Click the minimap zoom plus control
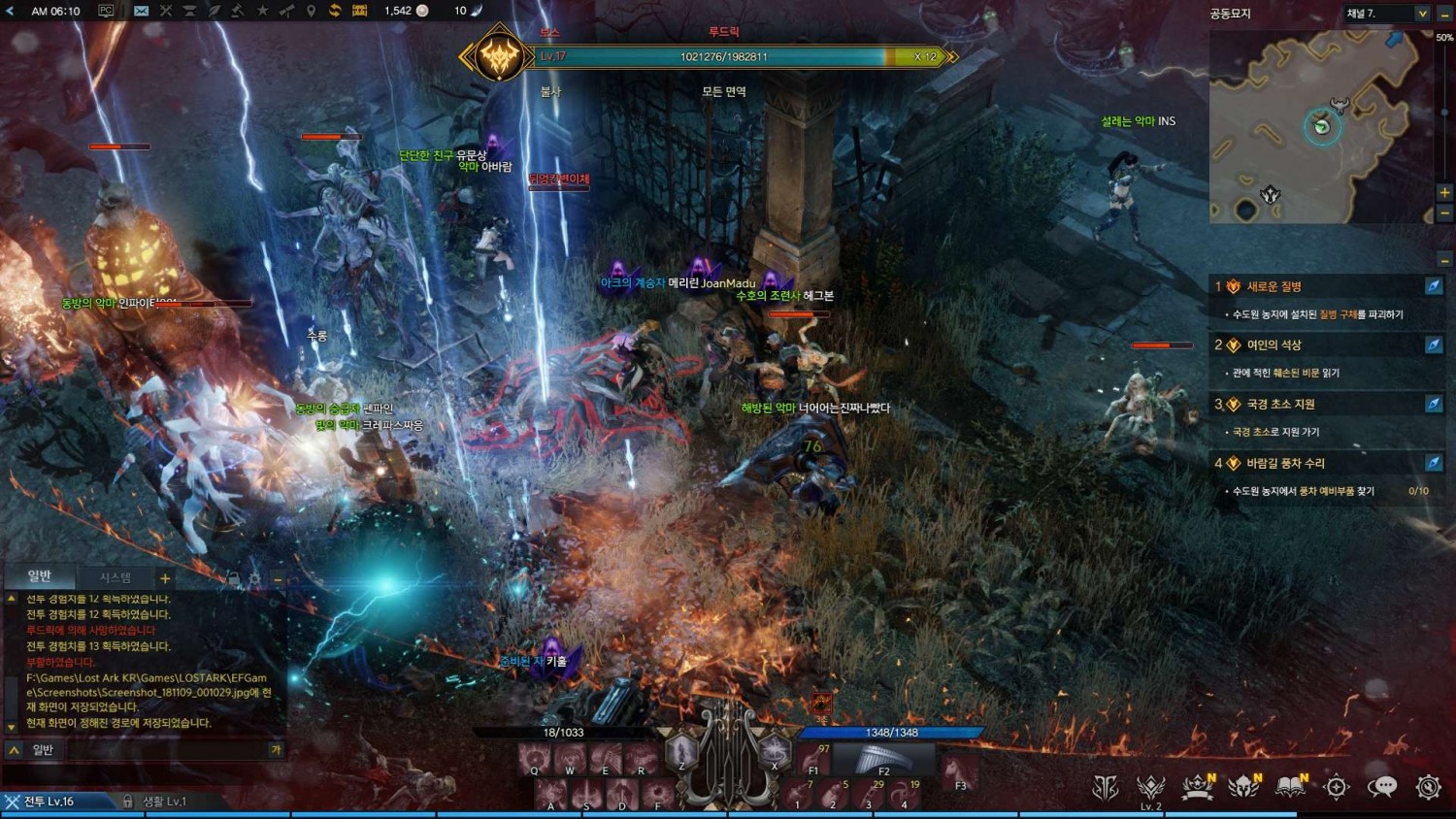 click(1444, 191)
